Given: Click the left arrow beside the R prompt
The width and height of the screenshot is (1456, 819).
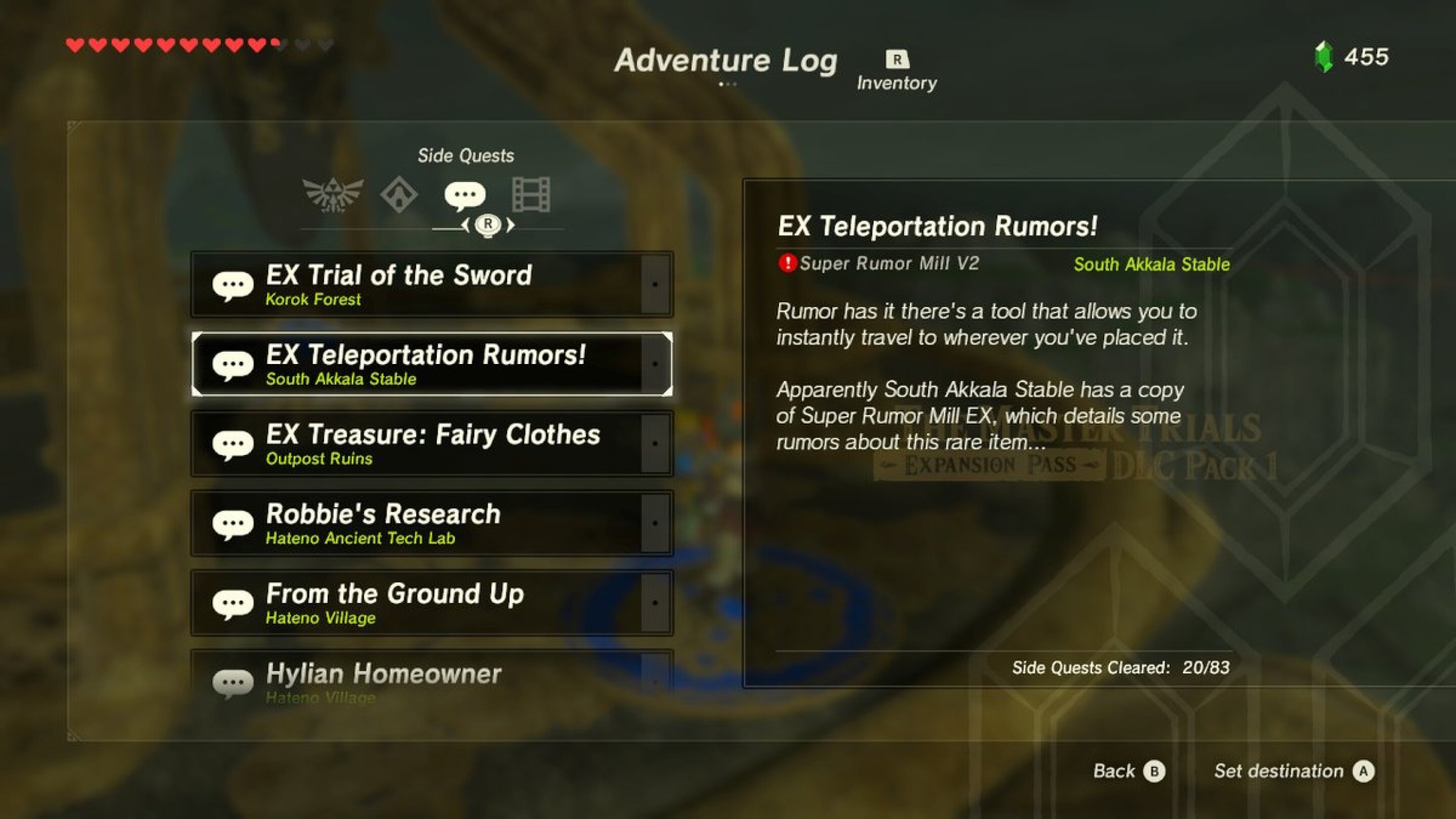Looking at the screenshot, I should pyautogui.click(x=467, y=225).
